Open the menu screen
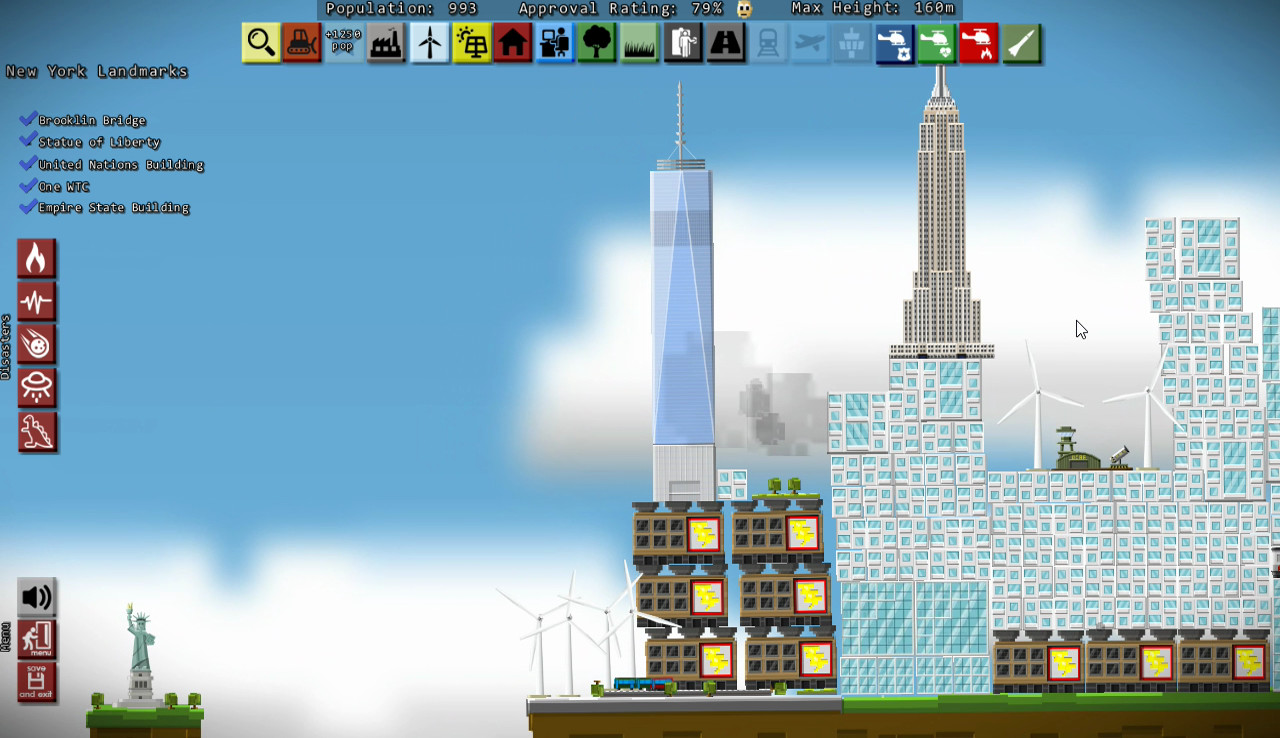 pyautogui.click(x=36, y=640)
